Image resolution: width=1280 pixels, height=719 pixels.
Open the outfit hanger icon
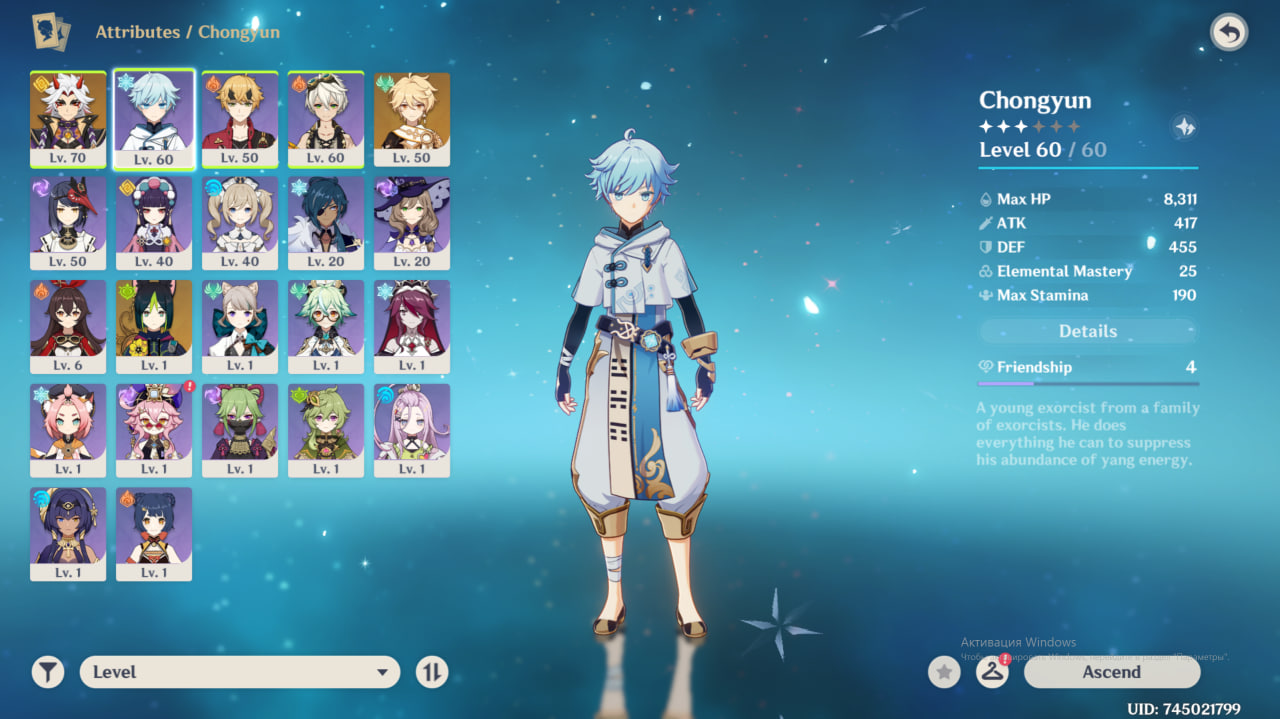[992, 672]
